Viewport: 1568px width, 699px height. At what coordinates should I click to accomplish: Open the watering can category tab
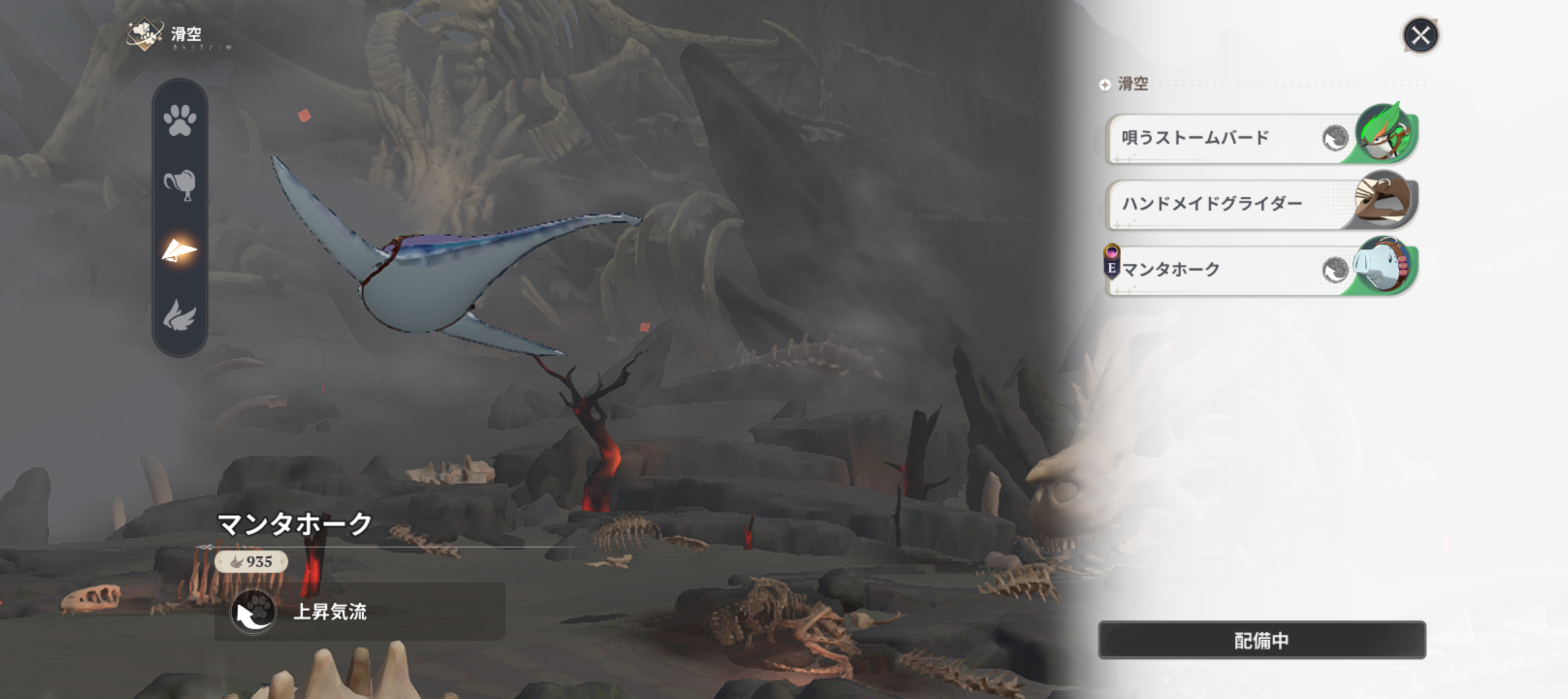(180, 186)
